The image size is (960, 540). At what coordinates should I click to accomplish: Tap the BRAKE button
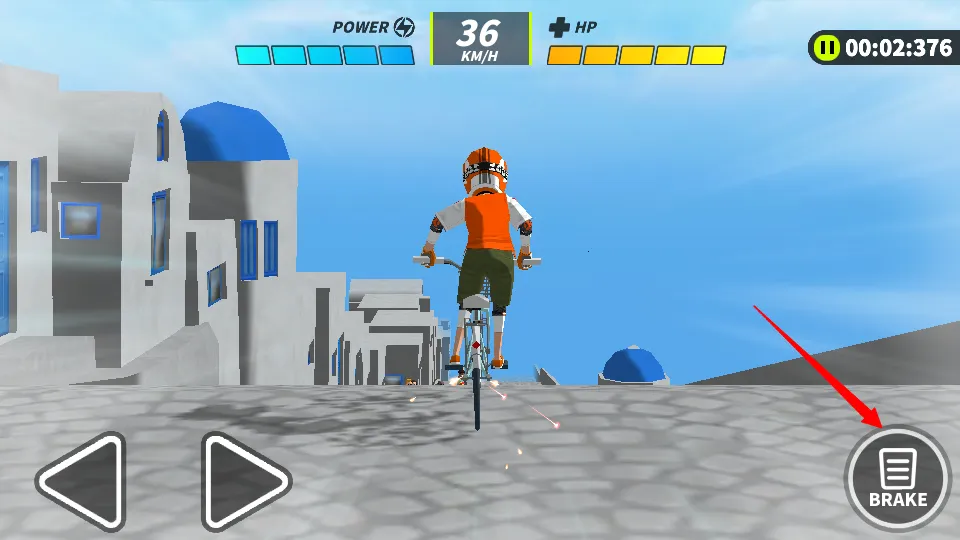point(897,480)
